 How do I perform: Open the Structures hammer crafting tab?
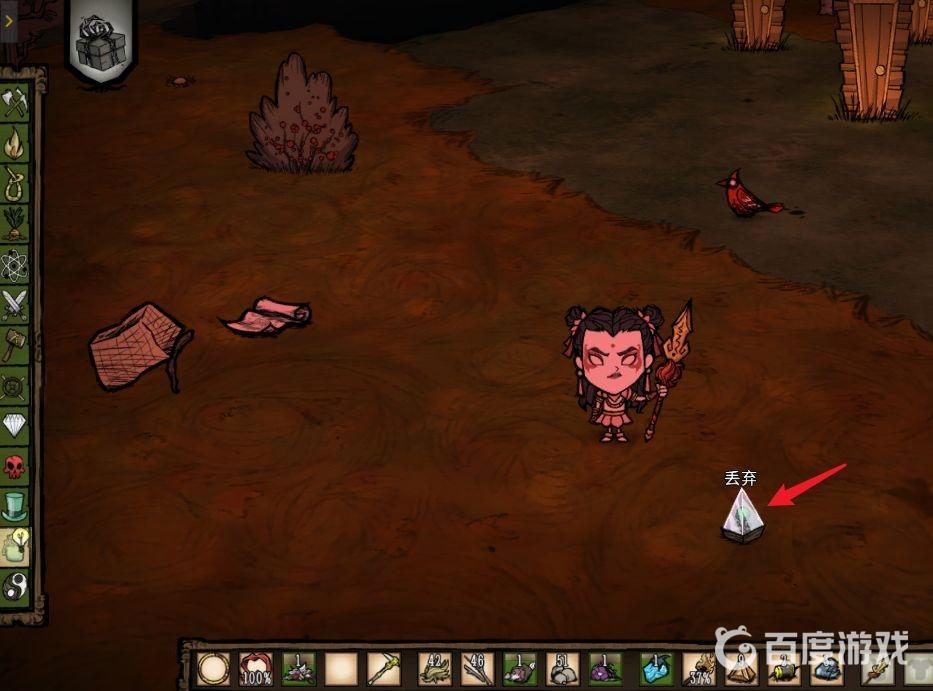(x=14, y=346)
